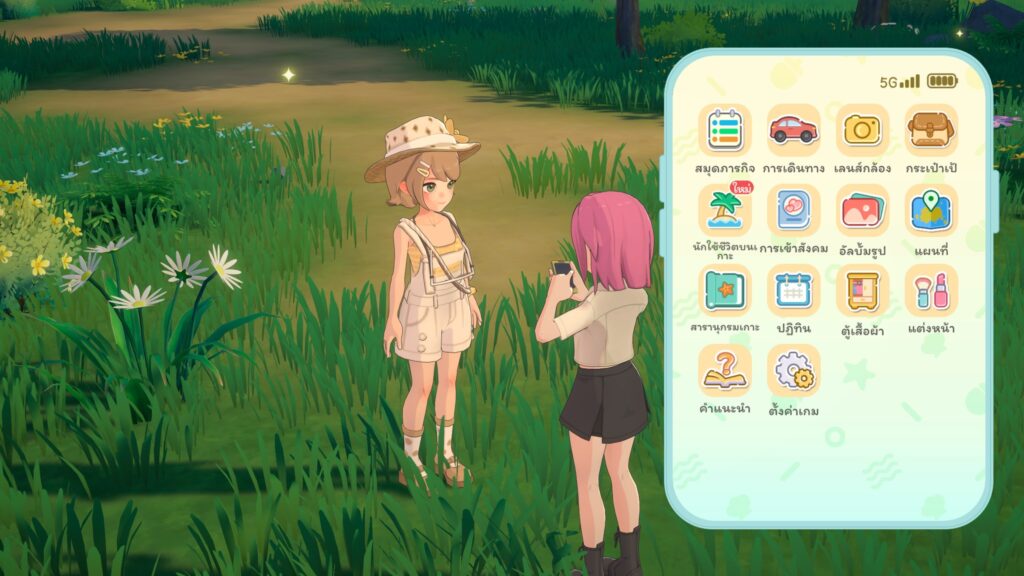Open the กระเป๋าเป้ backpack app
This screenshot has width=1024, height=576.
(x=931, y=130)
